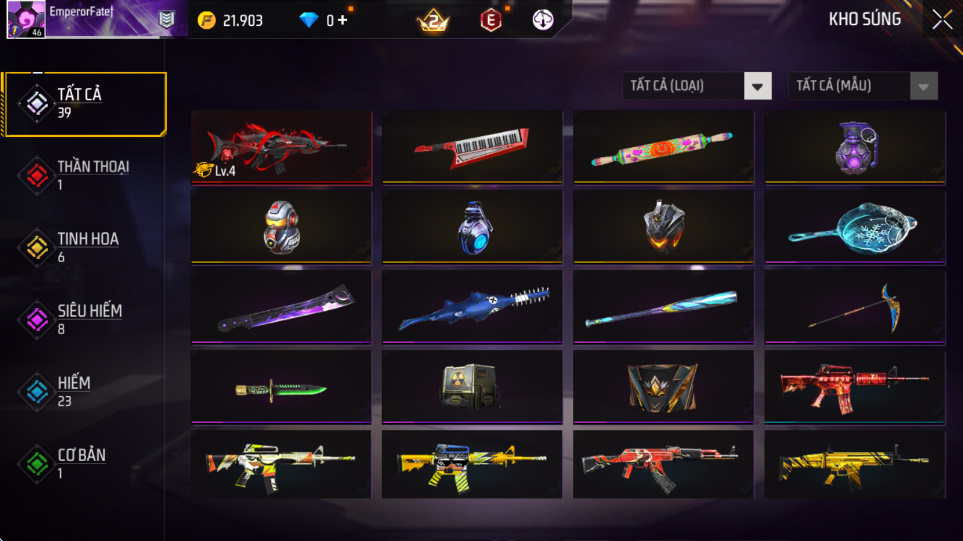Screen dimensions: 963x541
Task: Select the Lv.4 red shark gun skin
Action: [x=281, y=147]
